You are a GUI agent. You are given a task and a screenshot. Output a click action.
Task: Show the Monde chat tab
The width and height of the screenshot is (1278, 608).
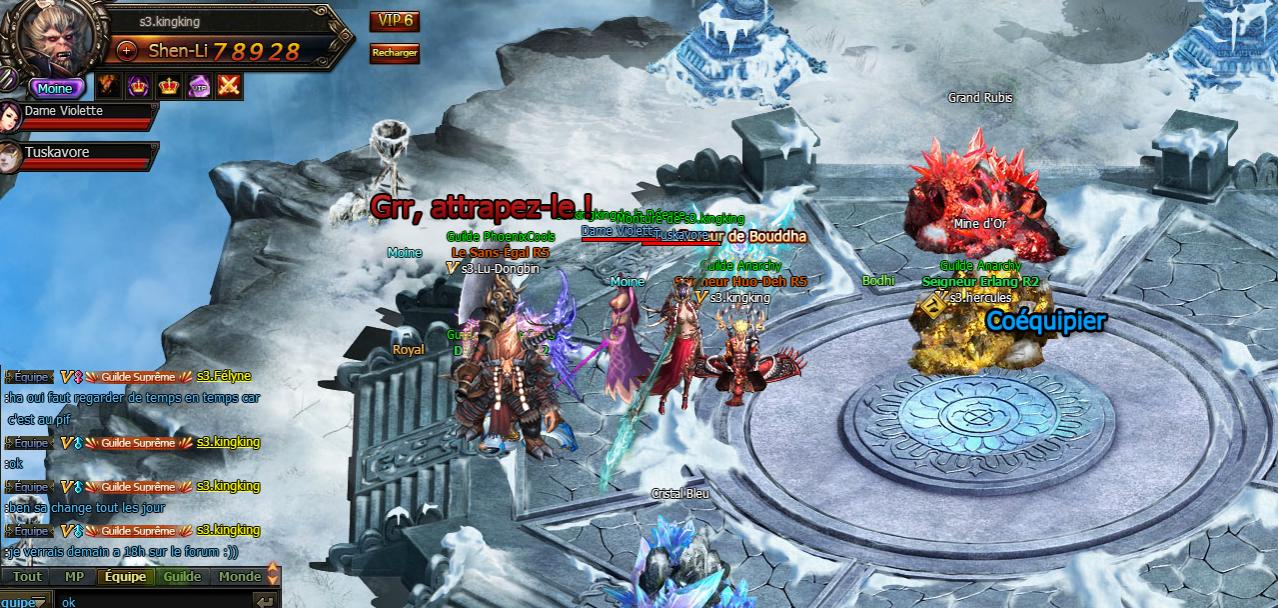point(240,577)
